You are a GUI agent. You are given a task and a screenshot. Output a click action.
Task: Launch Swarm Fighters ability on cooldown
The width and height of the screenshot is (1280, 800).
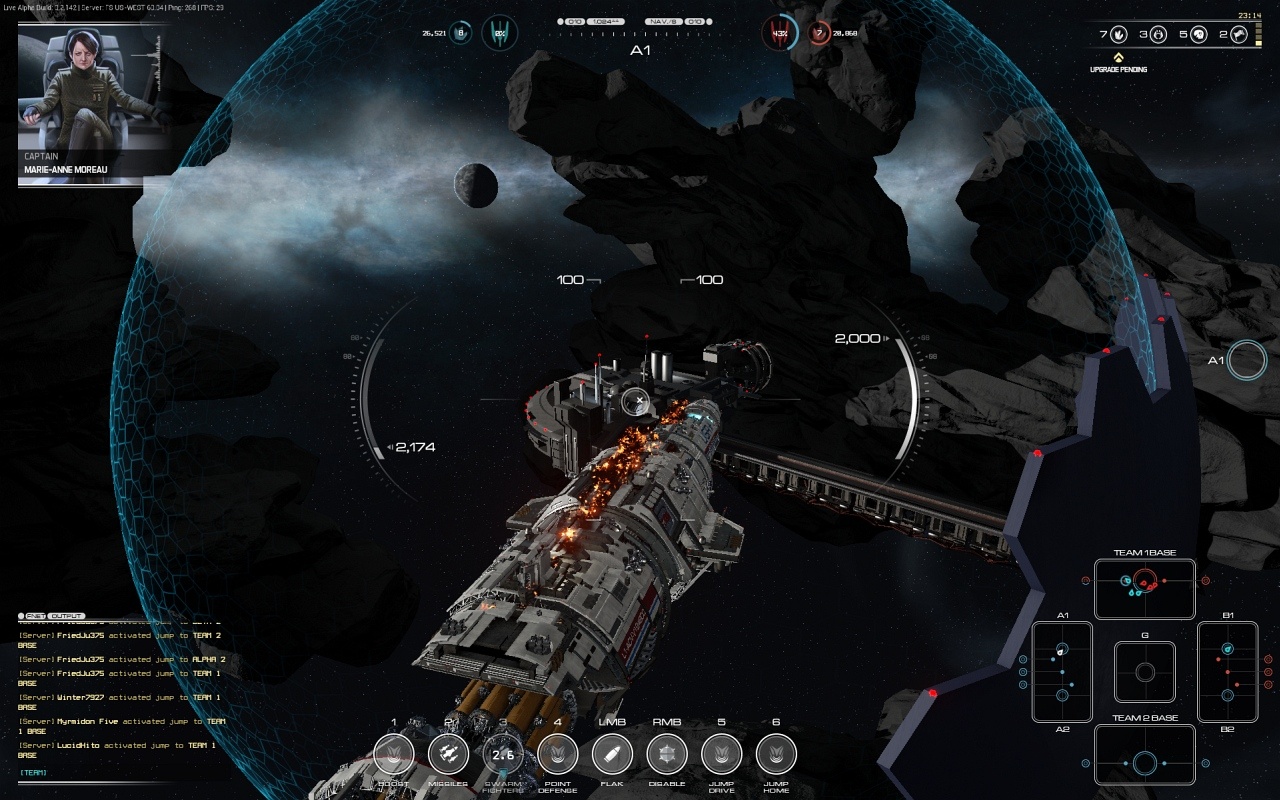(x=503, y=754)
